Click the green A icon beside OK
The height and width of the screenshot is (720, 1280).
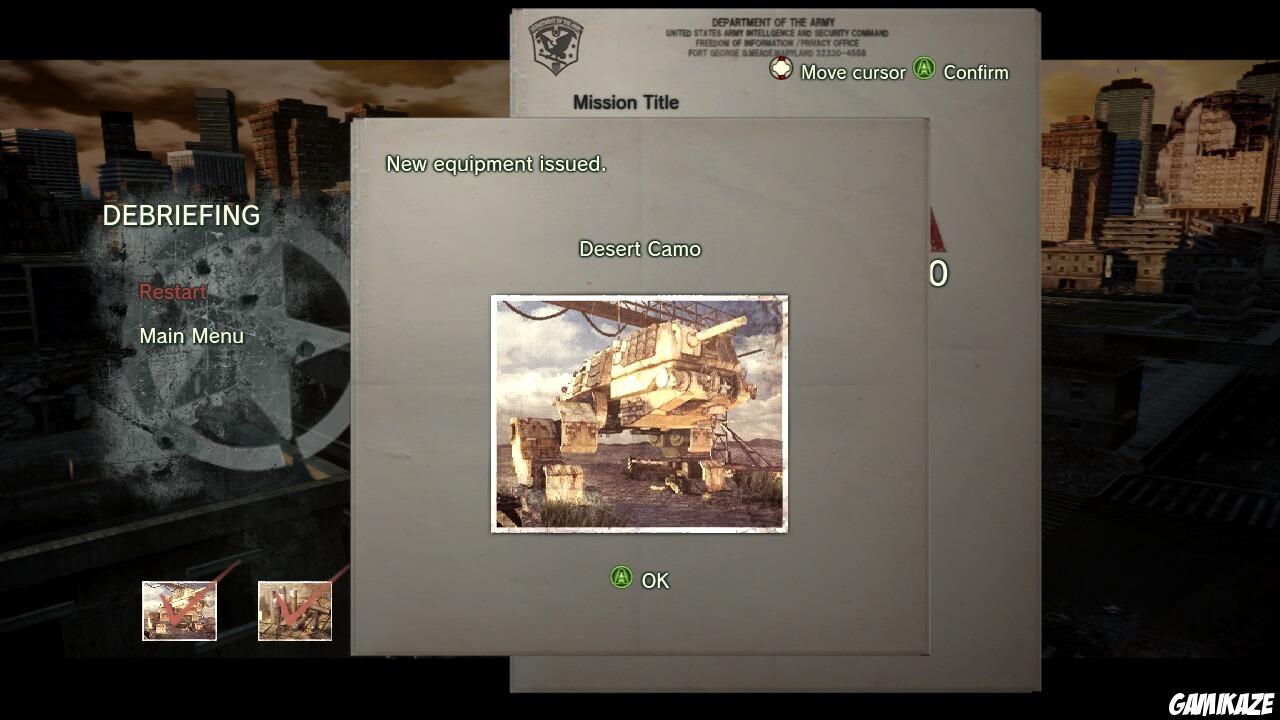click(623, 580)
